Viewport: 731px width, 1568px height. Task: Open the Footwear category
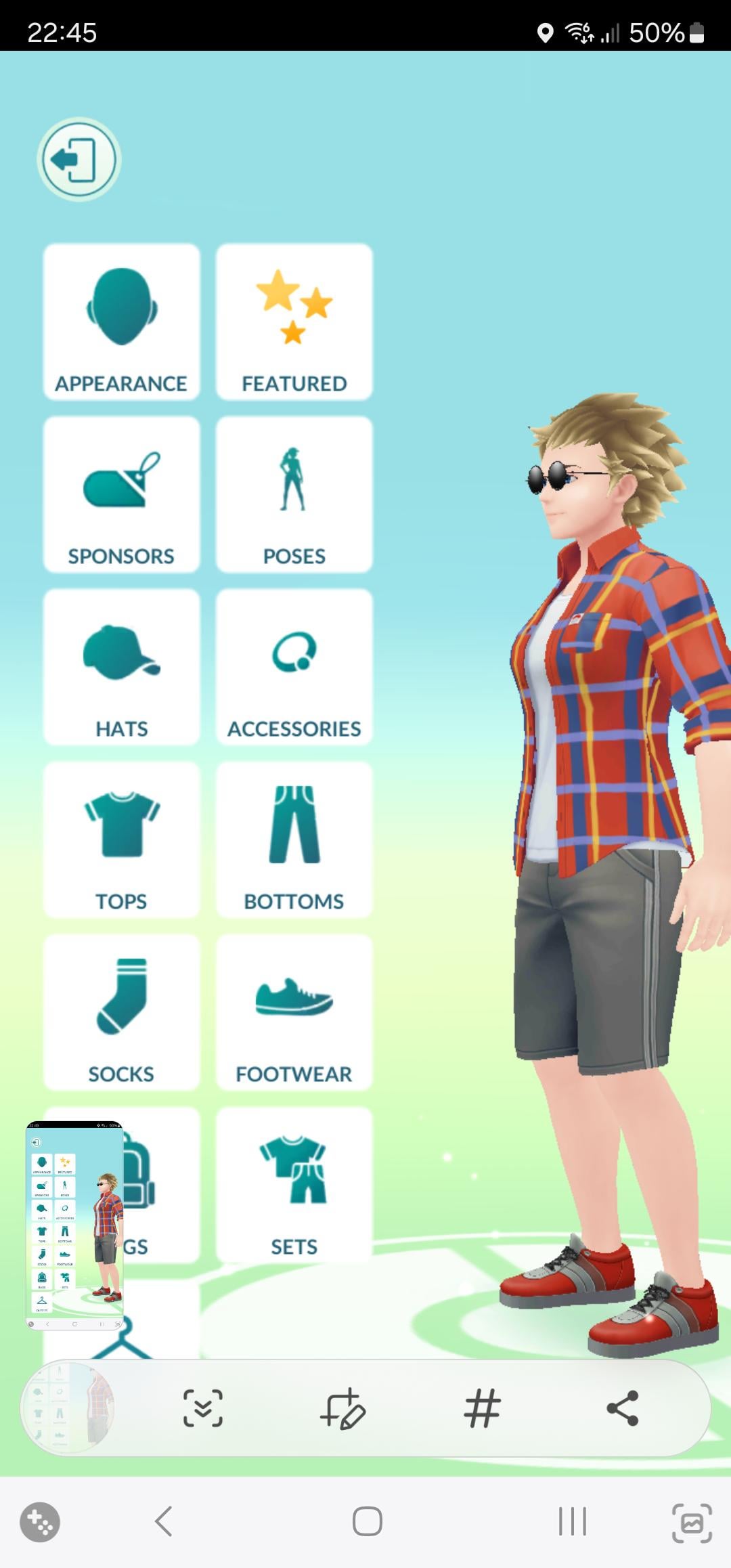point(294,1013)
